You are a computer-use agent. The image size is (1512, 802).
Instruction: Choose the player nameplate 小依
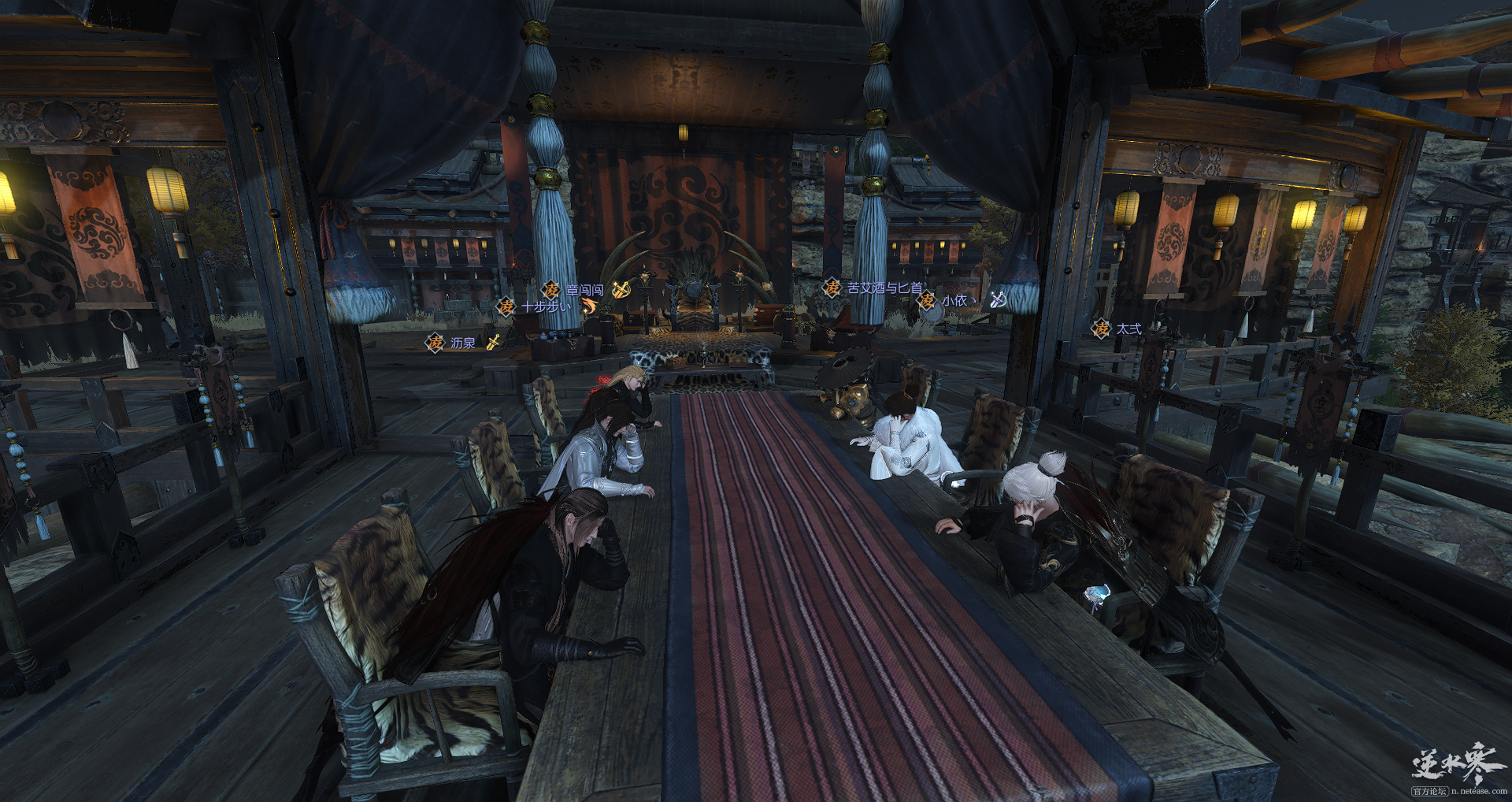[x=954, y=300]
